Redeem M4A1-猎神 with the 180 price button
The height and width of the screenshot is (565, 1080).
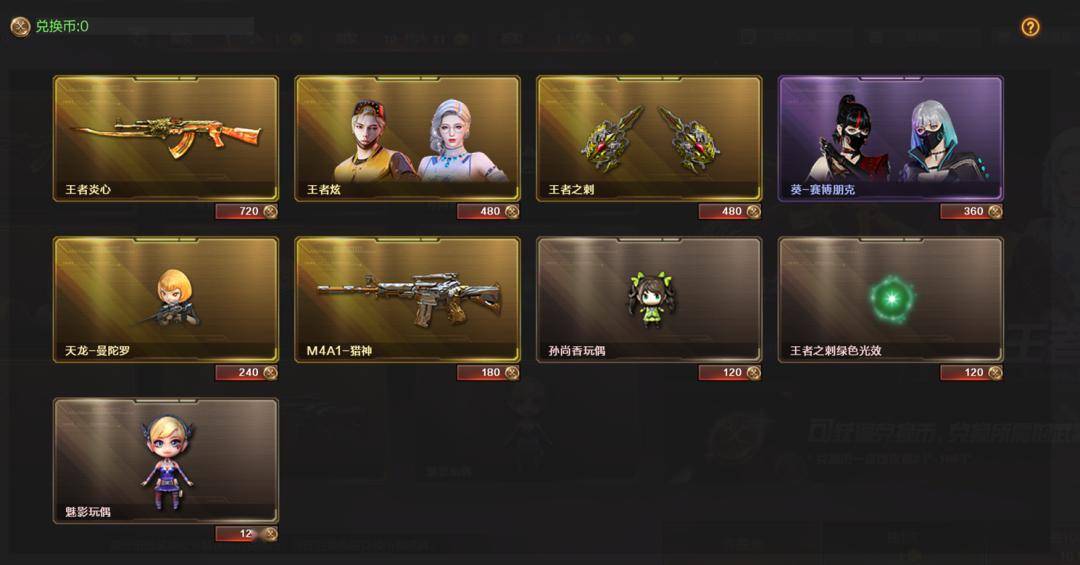pos(488,372)
